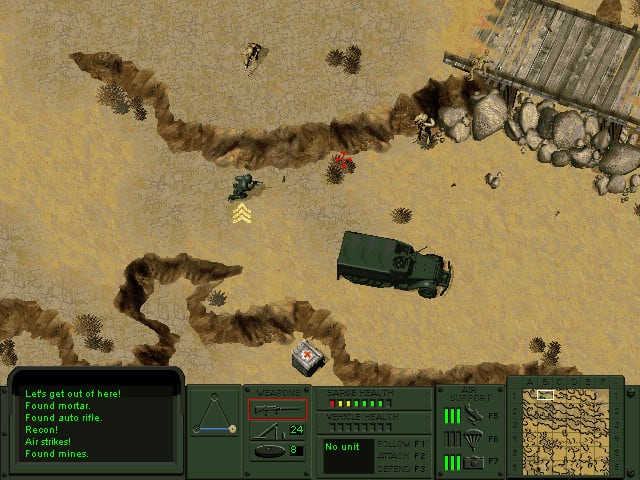Issue the Defend unit command
This screenshot has width=640, height=480.
[x=399, y=466]
